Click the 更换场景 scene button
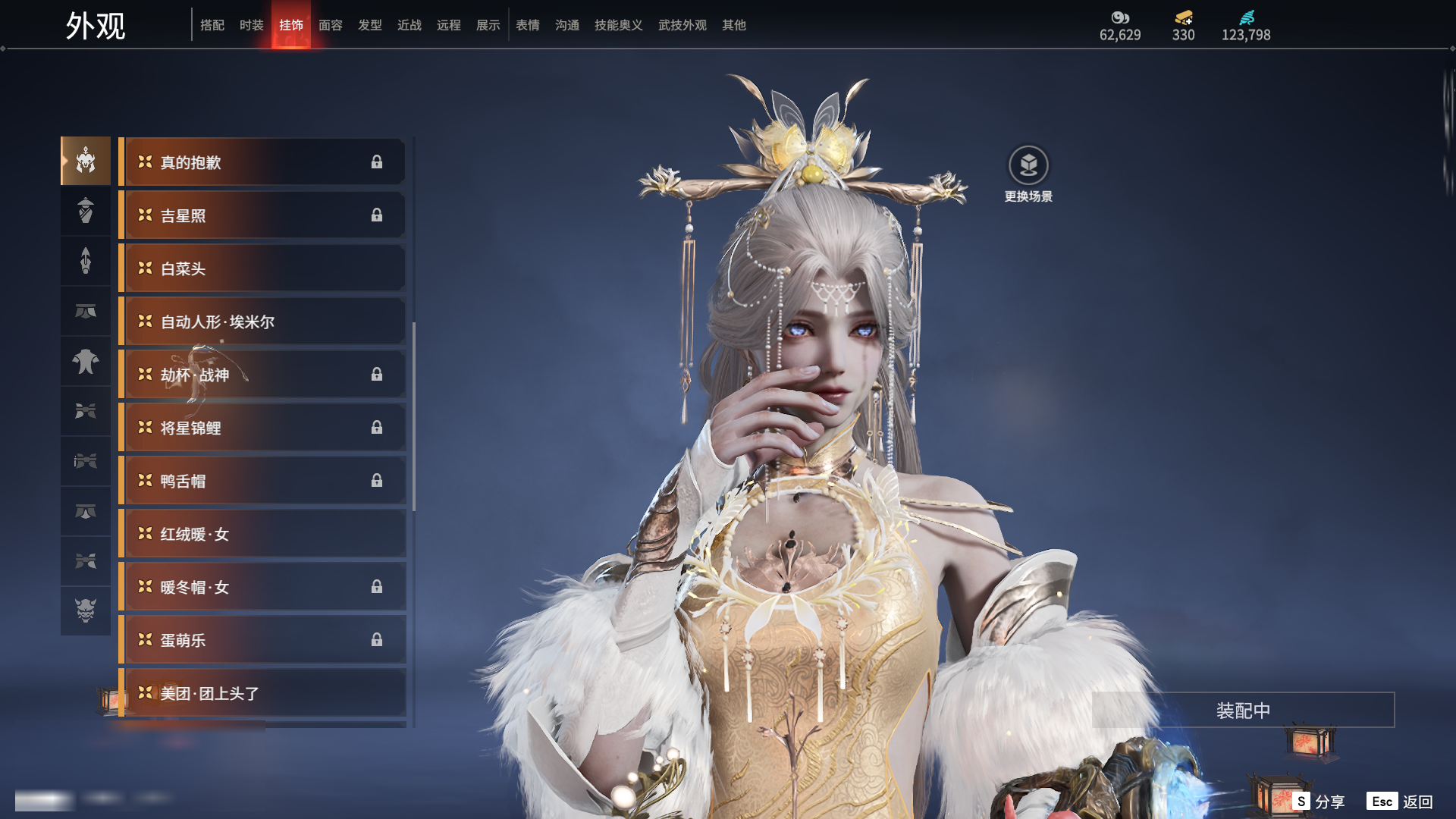1456x819 pixels. point(1028,174)
